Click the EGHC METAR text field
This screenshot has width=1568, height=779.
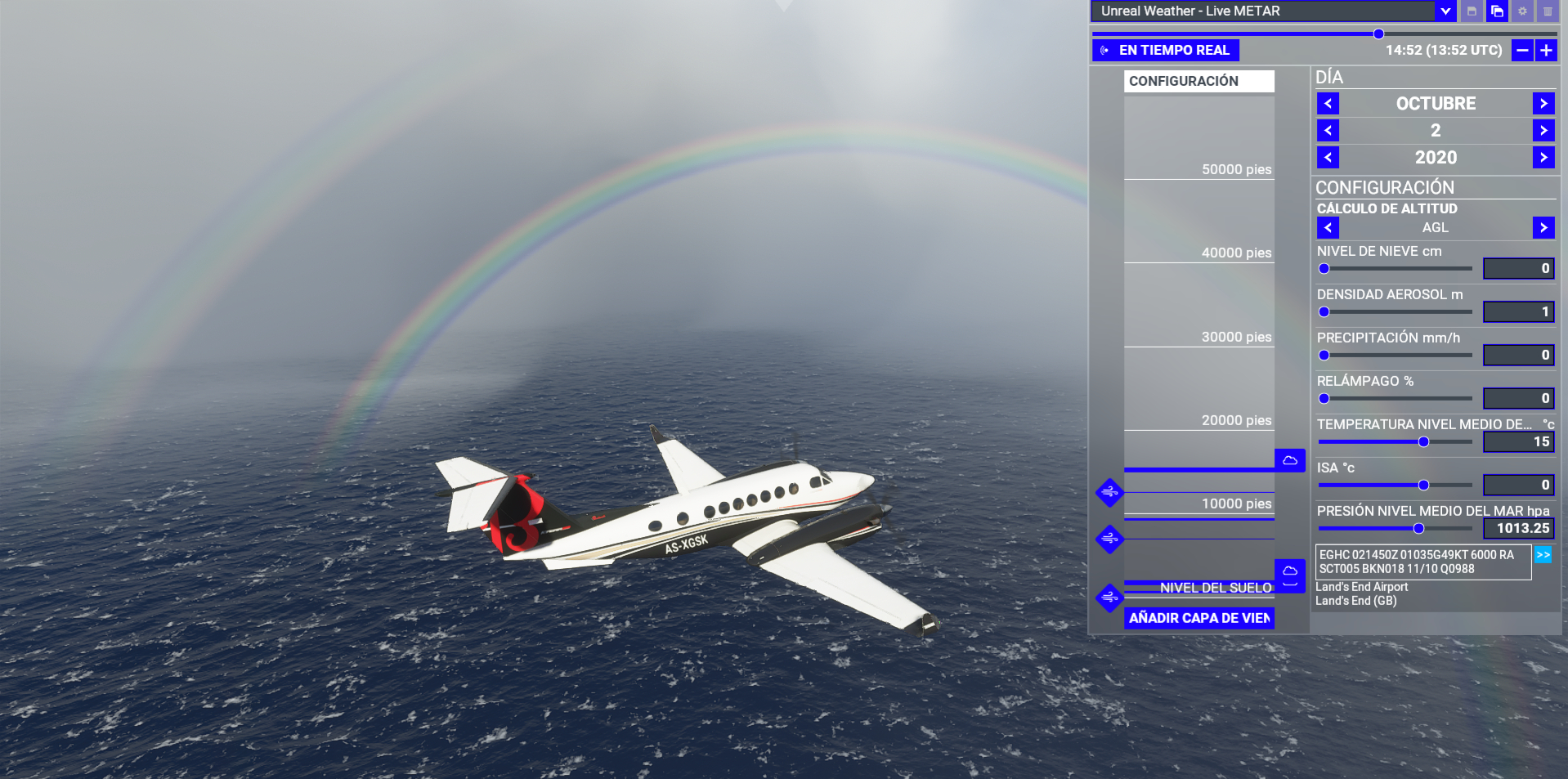click(x=1422, y=562)
